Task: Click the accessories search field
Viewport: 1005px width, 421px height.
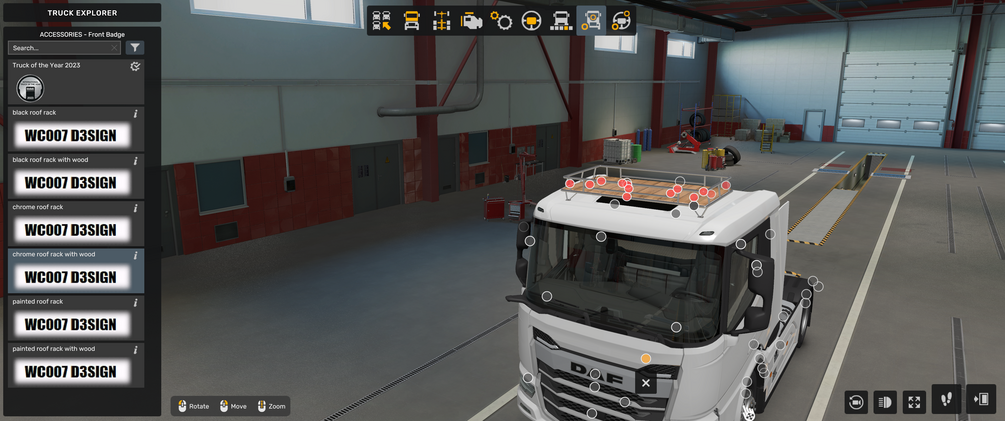Action: click(x=60, y=48)
